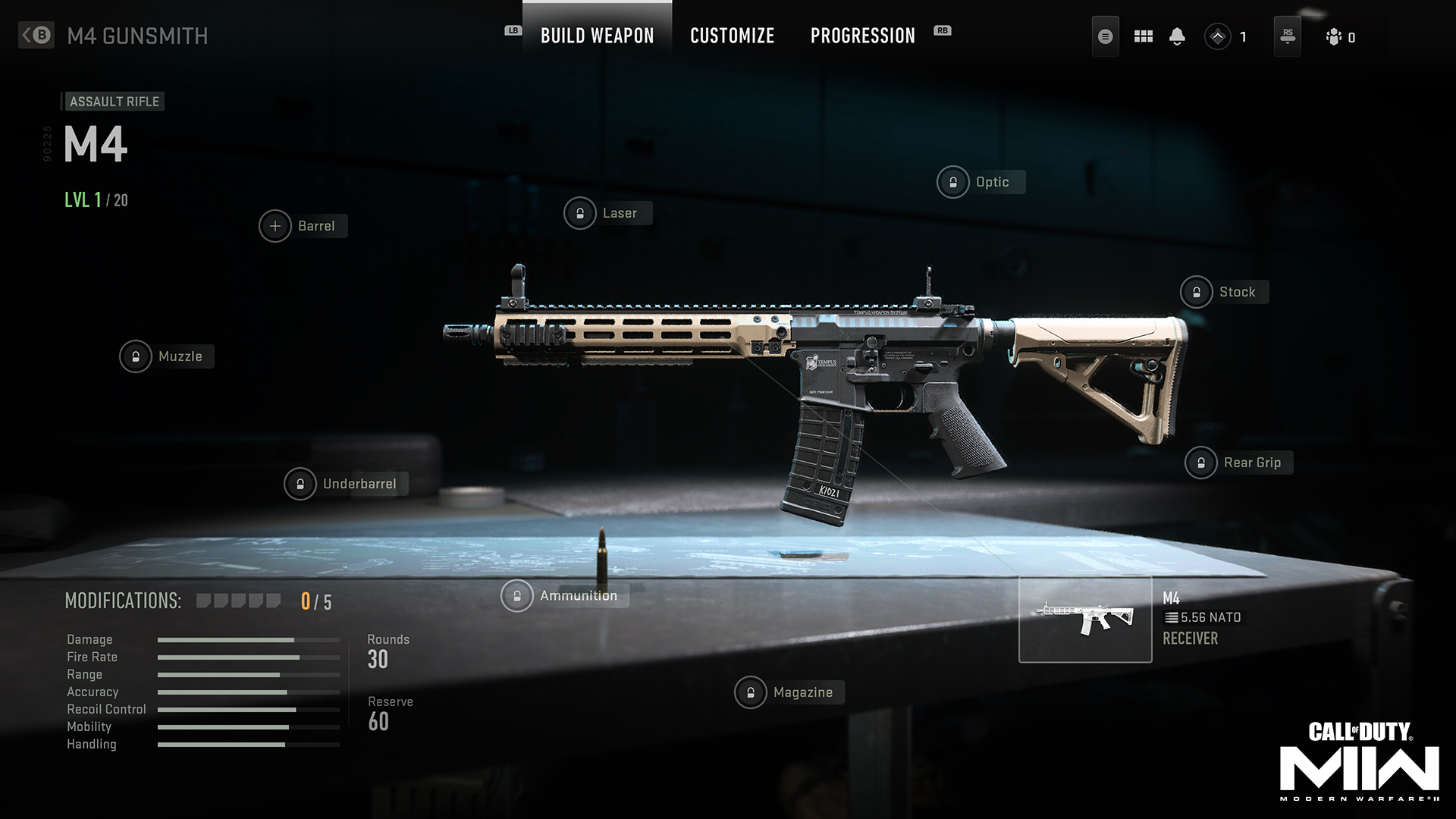1456x819 pixels.
Task: Add a Barrel attachment
Action: (x=275, y=226)
